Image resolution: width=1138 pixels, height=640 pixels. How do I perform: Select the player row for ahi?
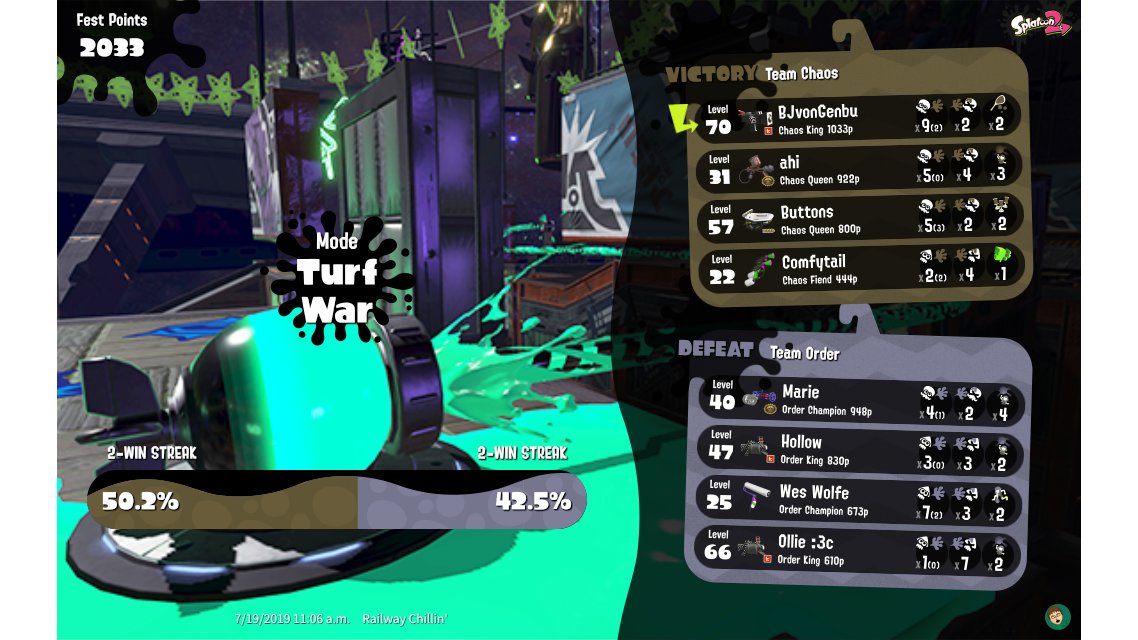[860, 168]
